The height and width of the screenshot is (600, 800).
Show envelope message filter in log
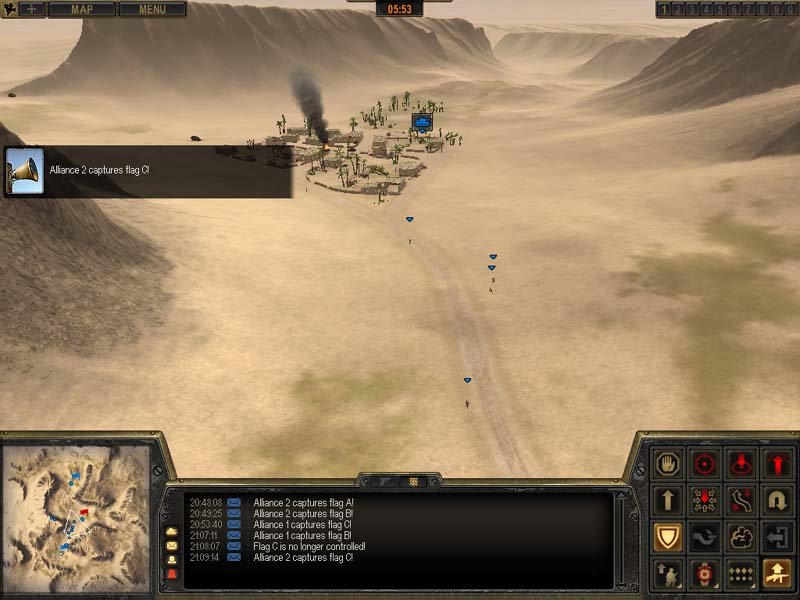click(171, 546)
